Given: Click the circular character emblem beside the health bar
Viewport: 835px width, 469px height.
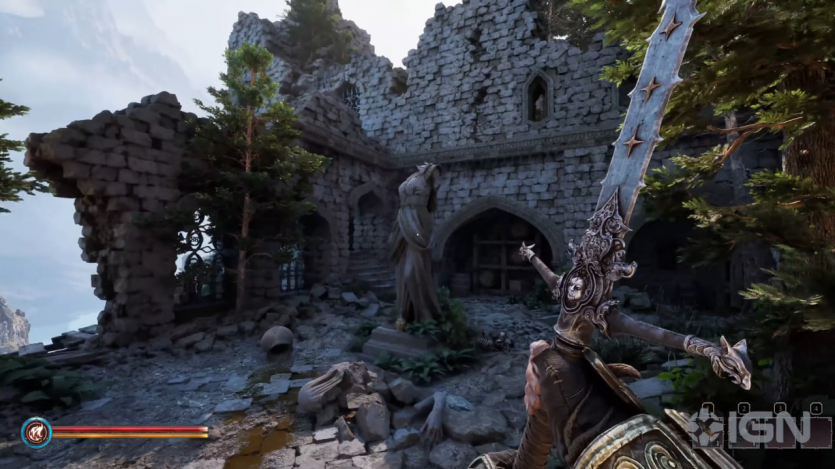Looking at the screenshot, I should [36, 432].
